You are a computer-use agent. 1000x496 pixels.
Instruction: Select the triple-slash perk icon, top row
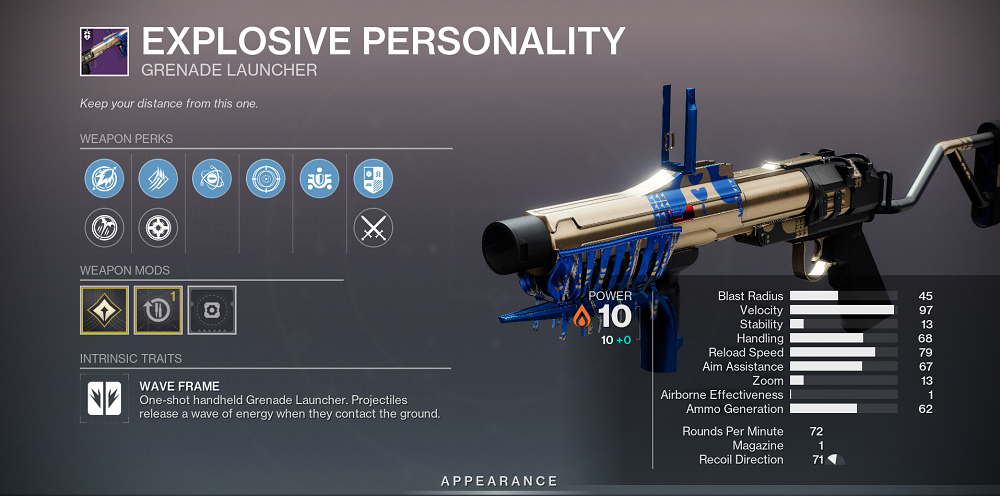click(x=157, y=179)
